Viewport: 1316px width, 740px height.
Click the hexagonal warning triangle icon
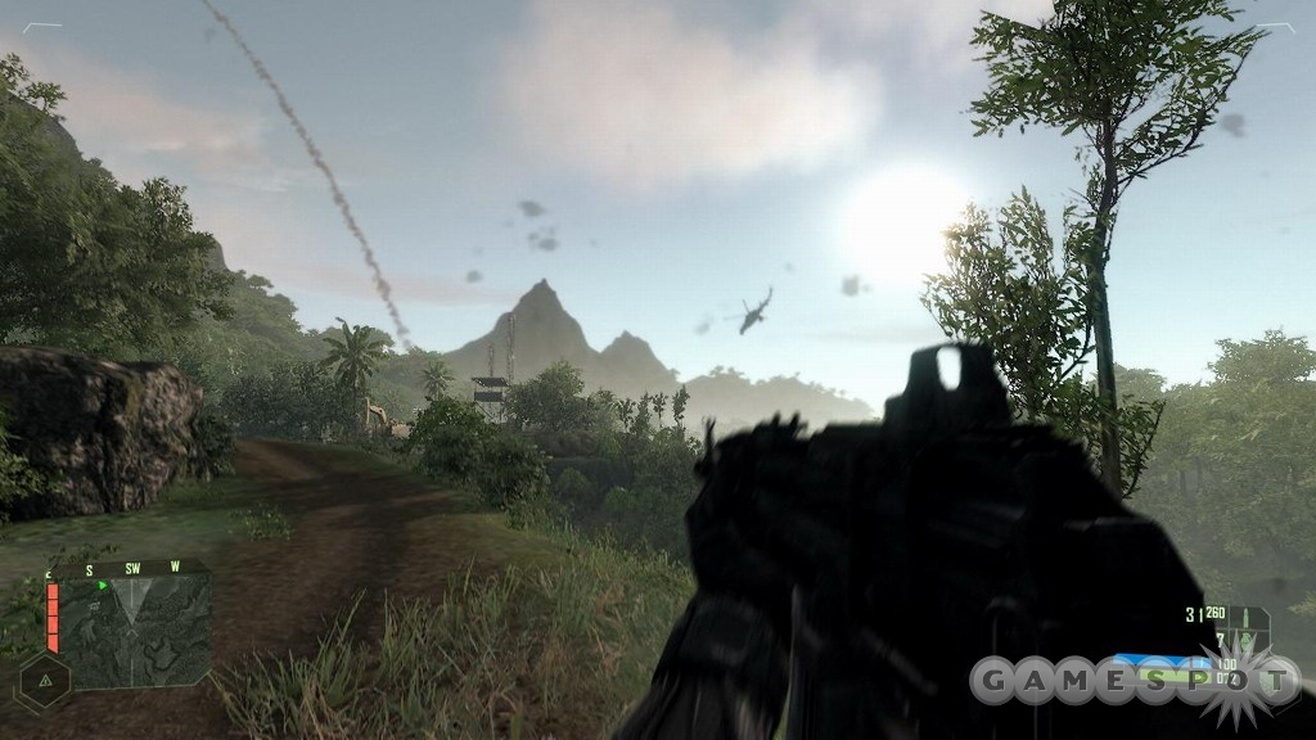click(x=44, y=680)
